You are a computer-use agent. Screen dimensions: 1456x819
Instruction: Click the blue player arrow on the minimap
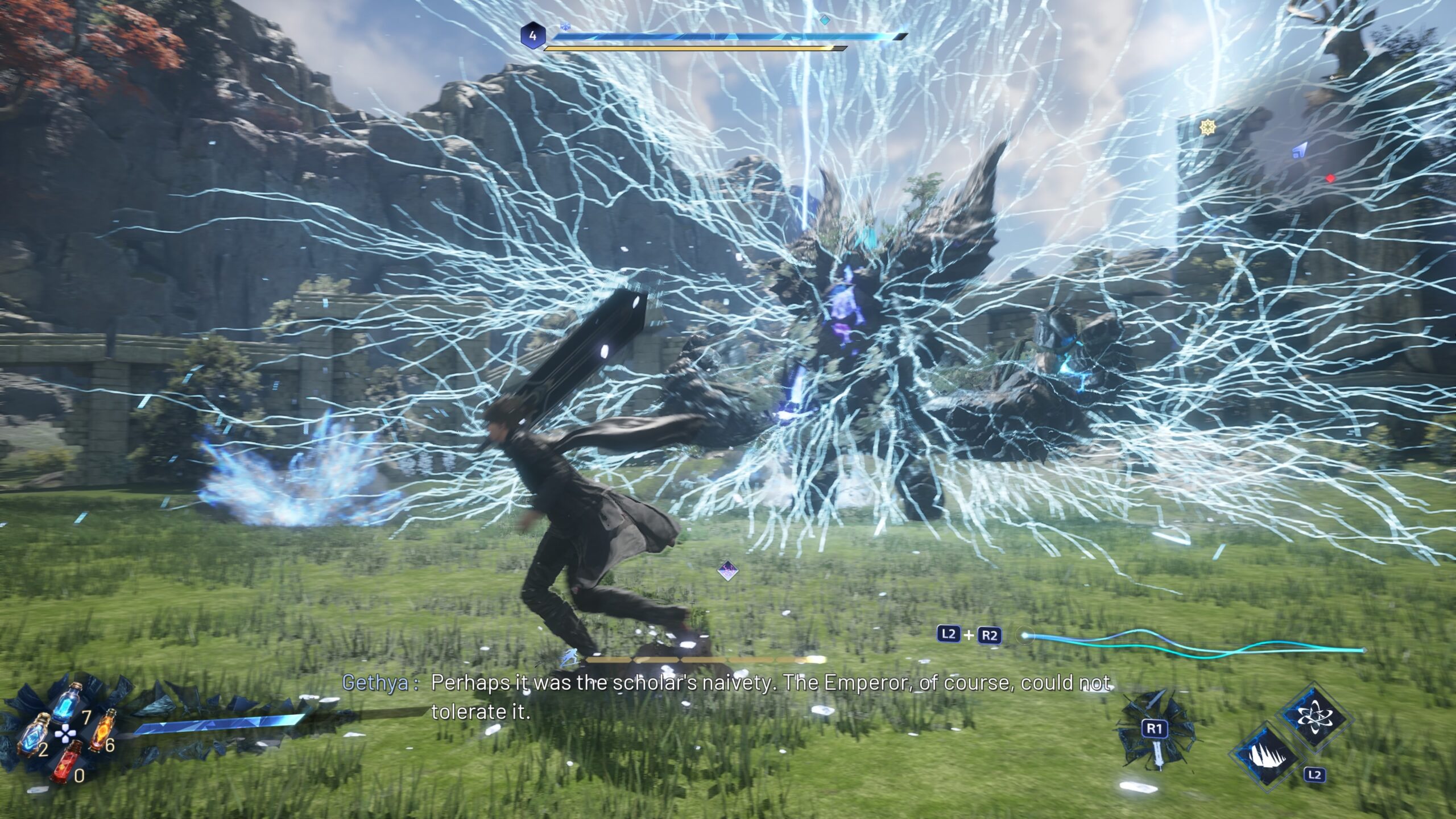click(1298, 151)
